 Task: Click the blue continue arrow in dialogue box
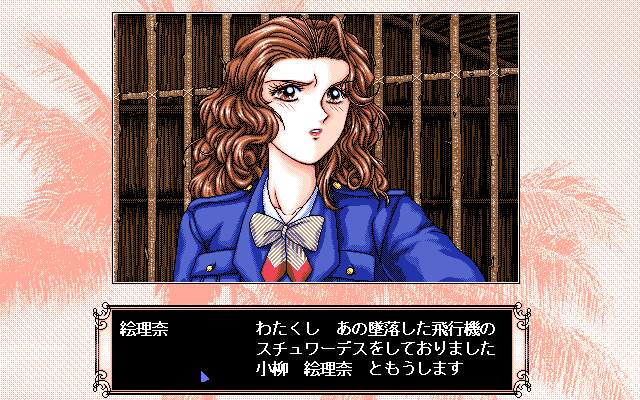coord(204,376)
